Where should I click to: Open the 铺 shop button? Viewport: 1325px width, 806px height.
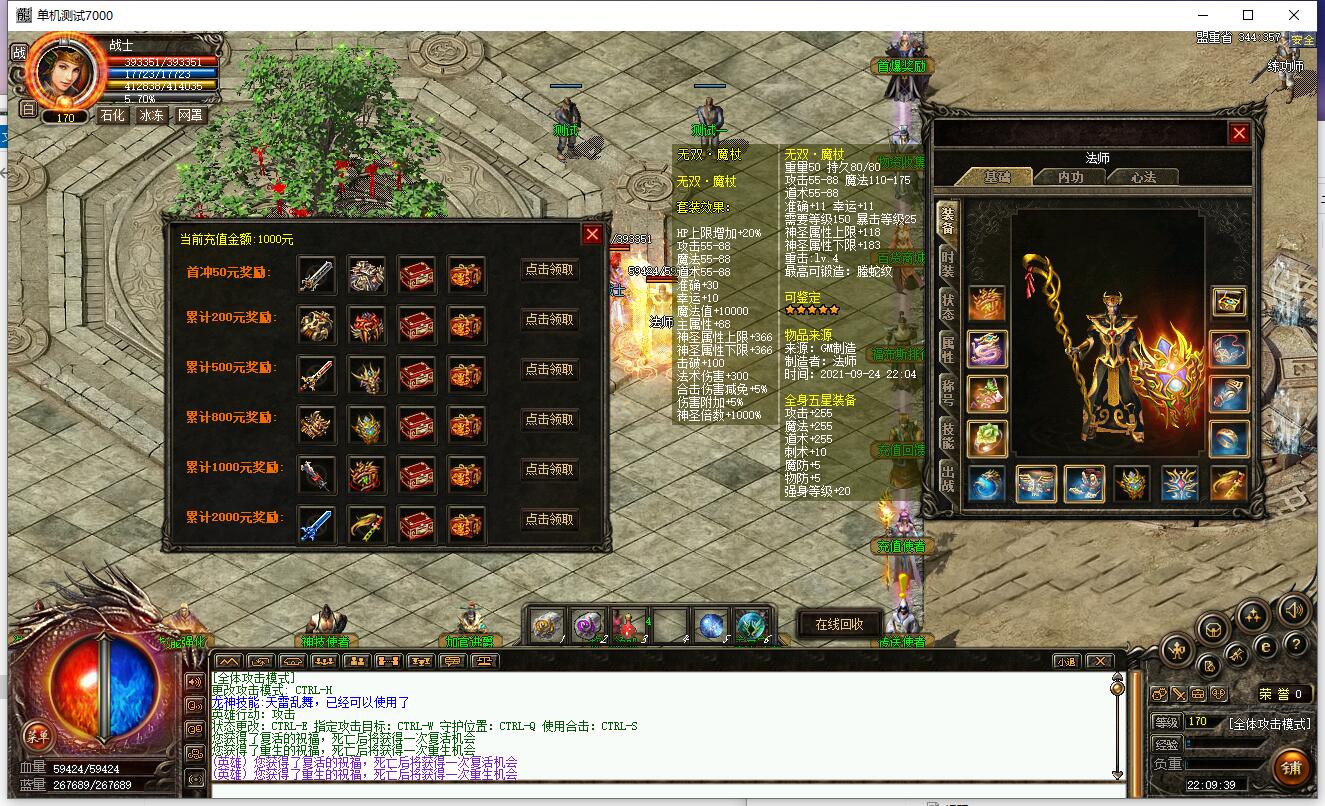(x=1291, y=768)
